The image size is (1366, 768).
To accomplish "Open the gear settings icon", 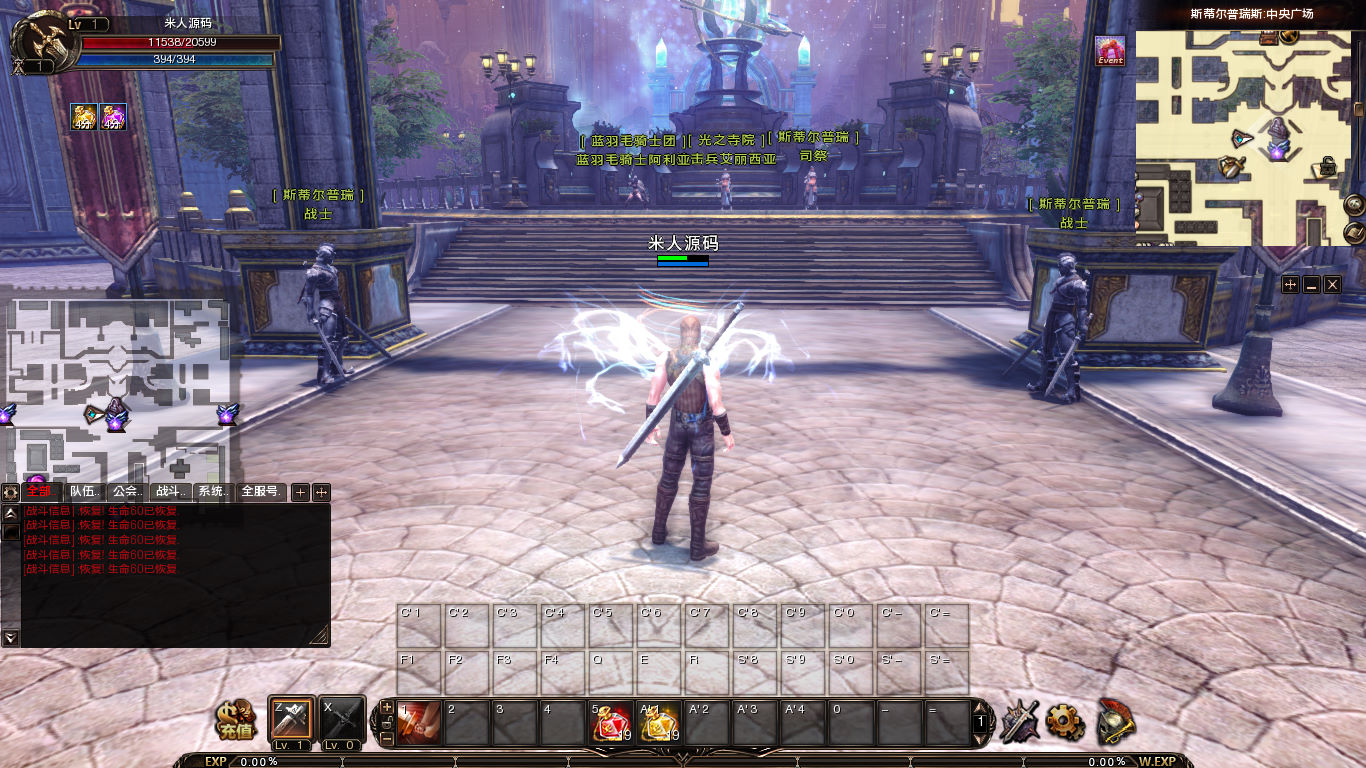I will pos(1065,721).
